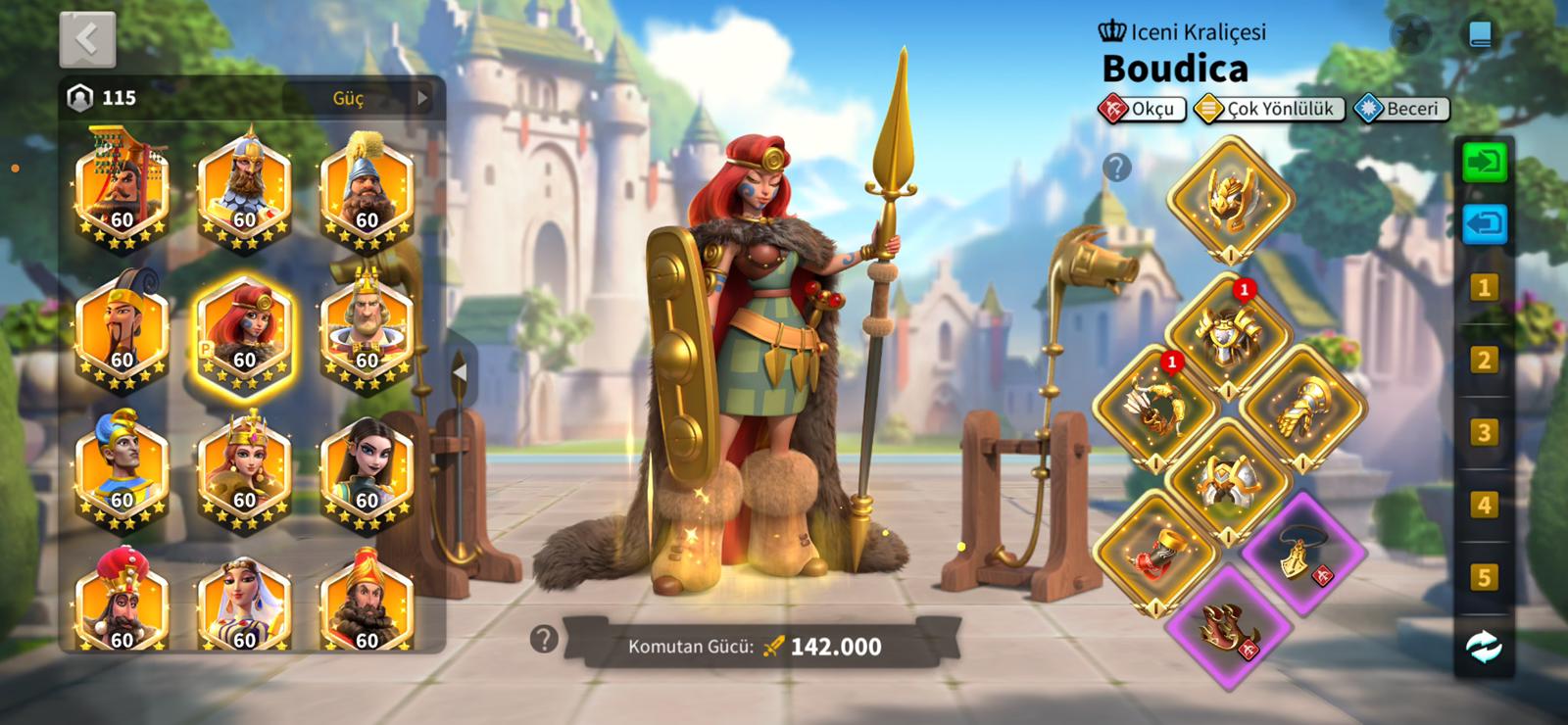
Task: Choose the black-haired woman commander portrait
Action: 367,472
